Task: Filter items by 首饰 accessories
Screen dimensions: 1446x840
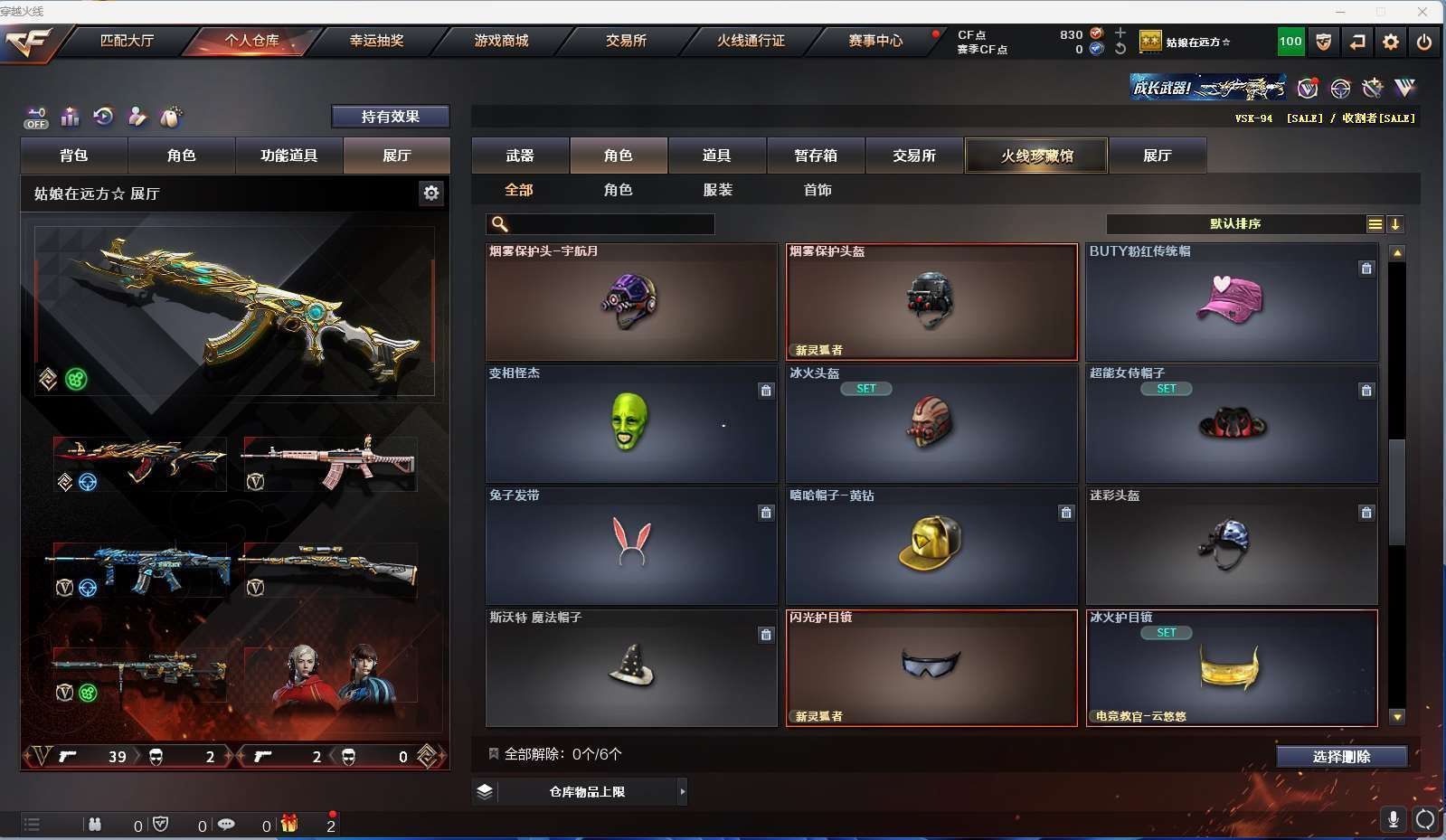Action: click(818, 190)
